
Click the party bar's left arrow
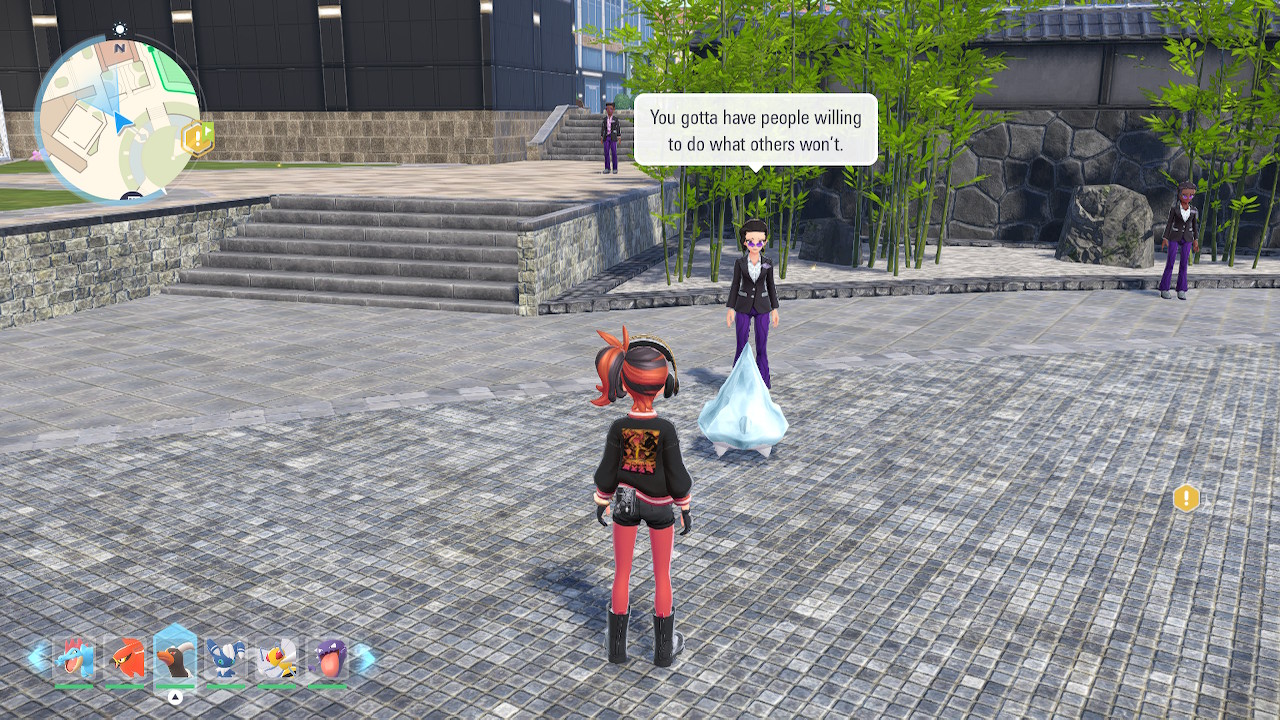37,657
